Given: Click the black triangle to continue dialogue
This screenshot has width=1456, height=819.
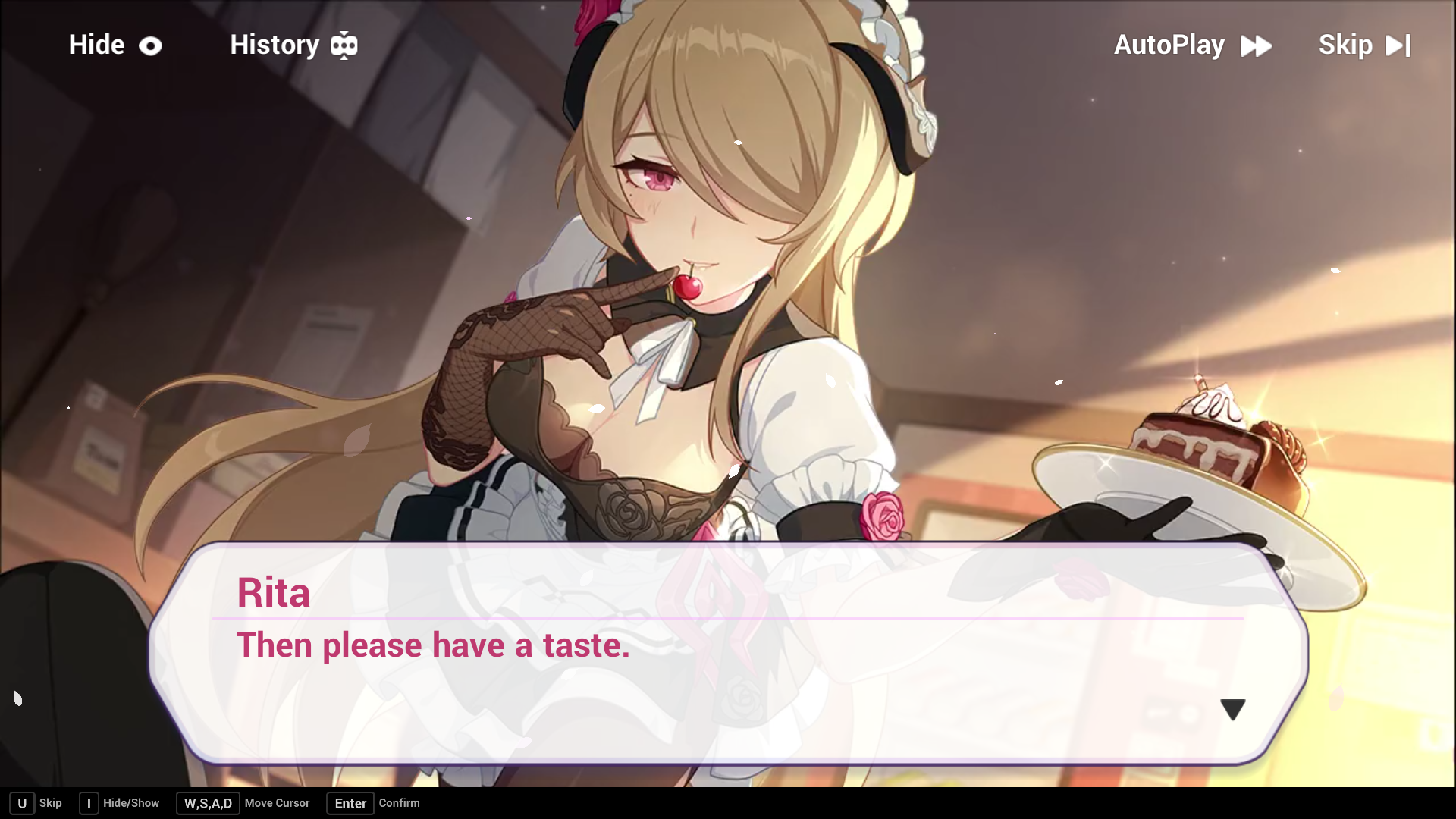Looking at the screenshot, I should [x=1233, y=710].
